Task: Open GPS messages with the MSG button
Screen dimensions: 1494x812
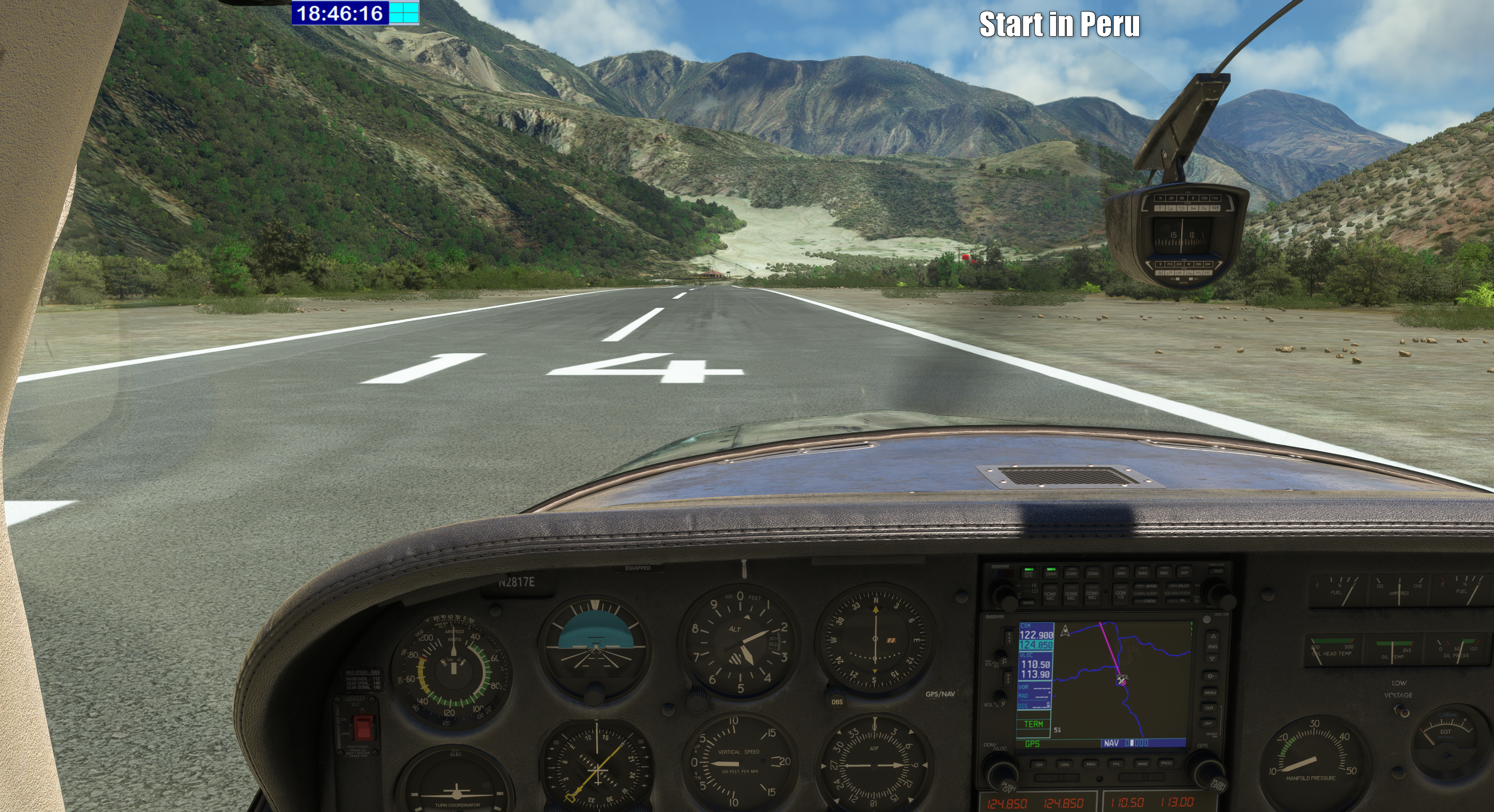Action: click(1090, 764)
